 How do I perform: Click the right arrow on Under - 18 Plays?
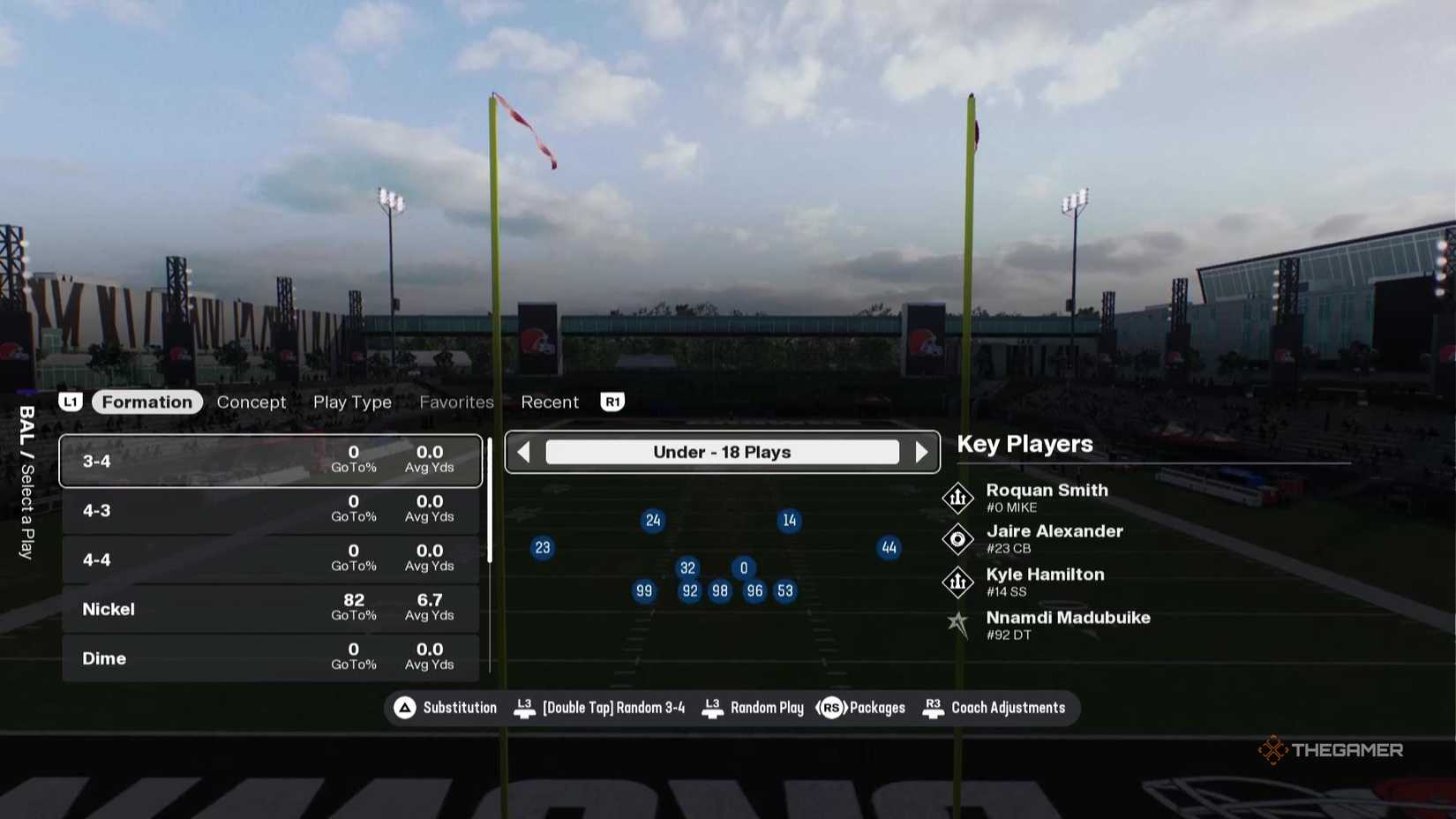click(923, 451)
